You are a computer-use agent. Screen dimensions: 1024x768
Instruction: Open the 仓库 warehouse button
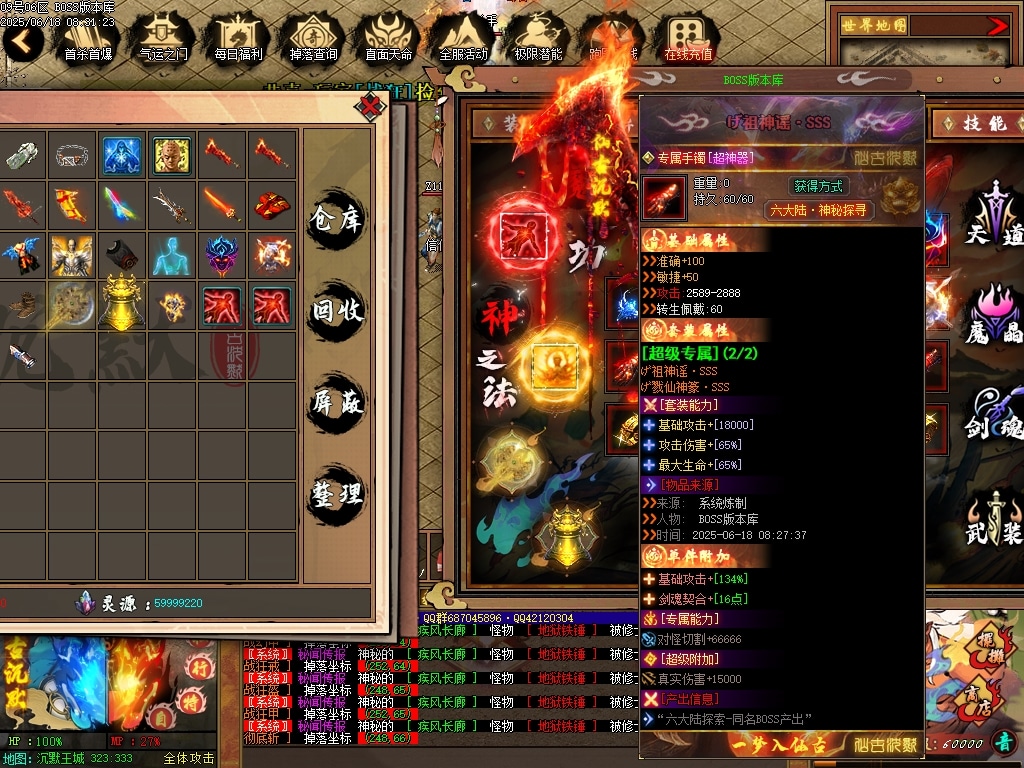click(336, 217)
